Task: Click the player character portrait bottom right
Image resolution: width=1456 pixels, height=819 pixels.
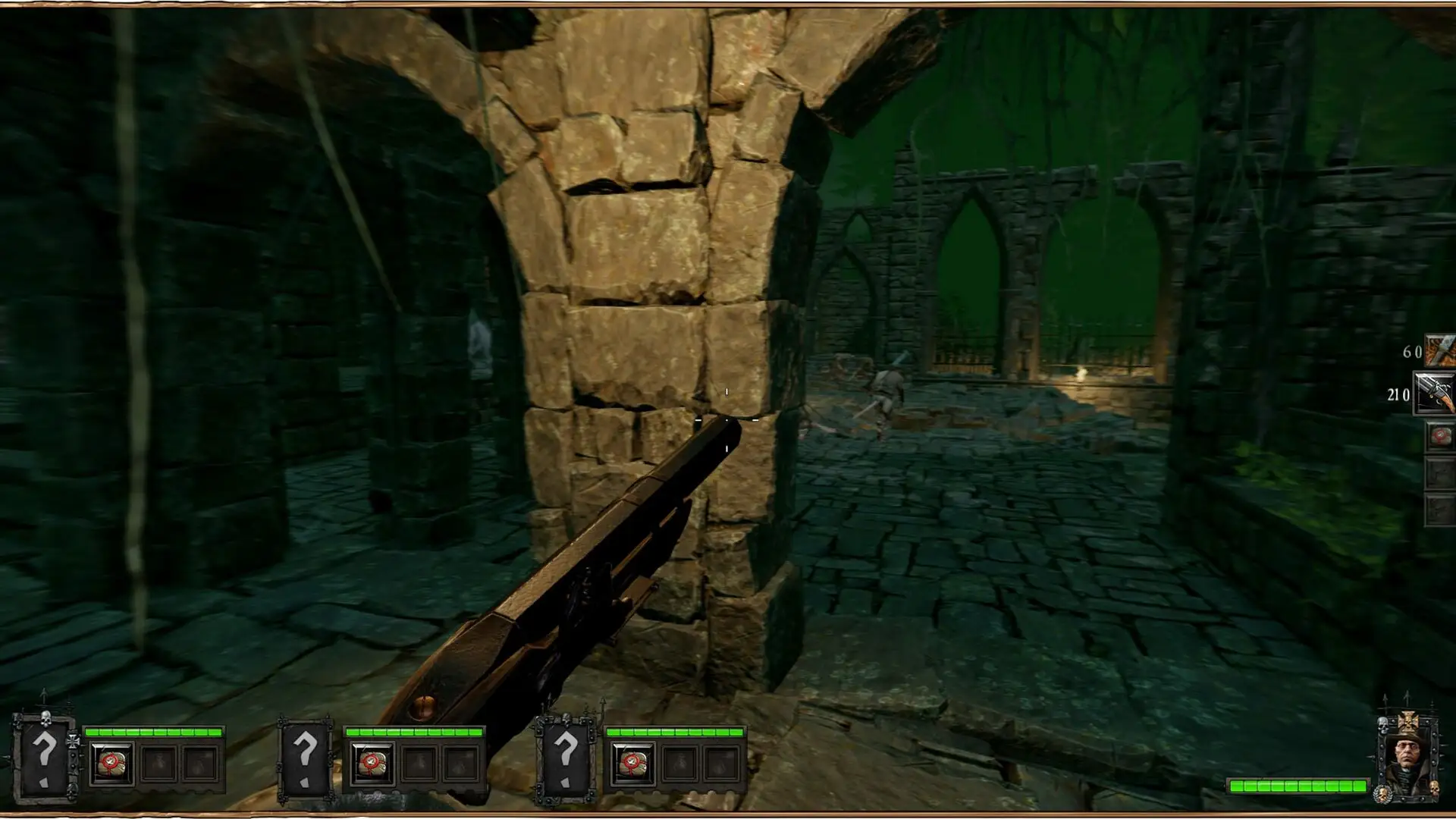Action: tap(1408, 752)
